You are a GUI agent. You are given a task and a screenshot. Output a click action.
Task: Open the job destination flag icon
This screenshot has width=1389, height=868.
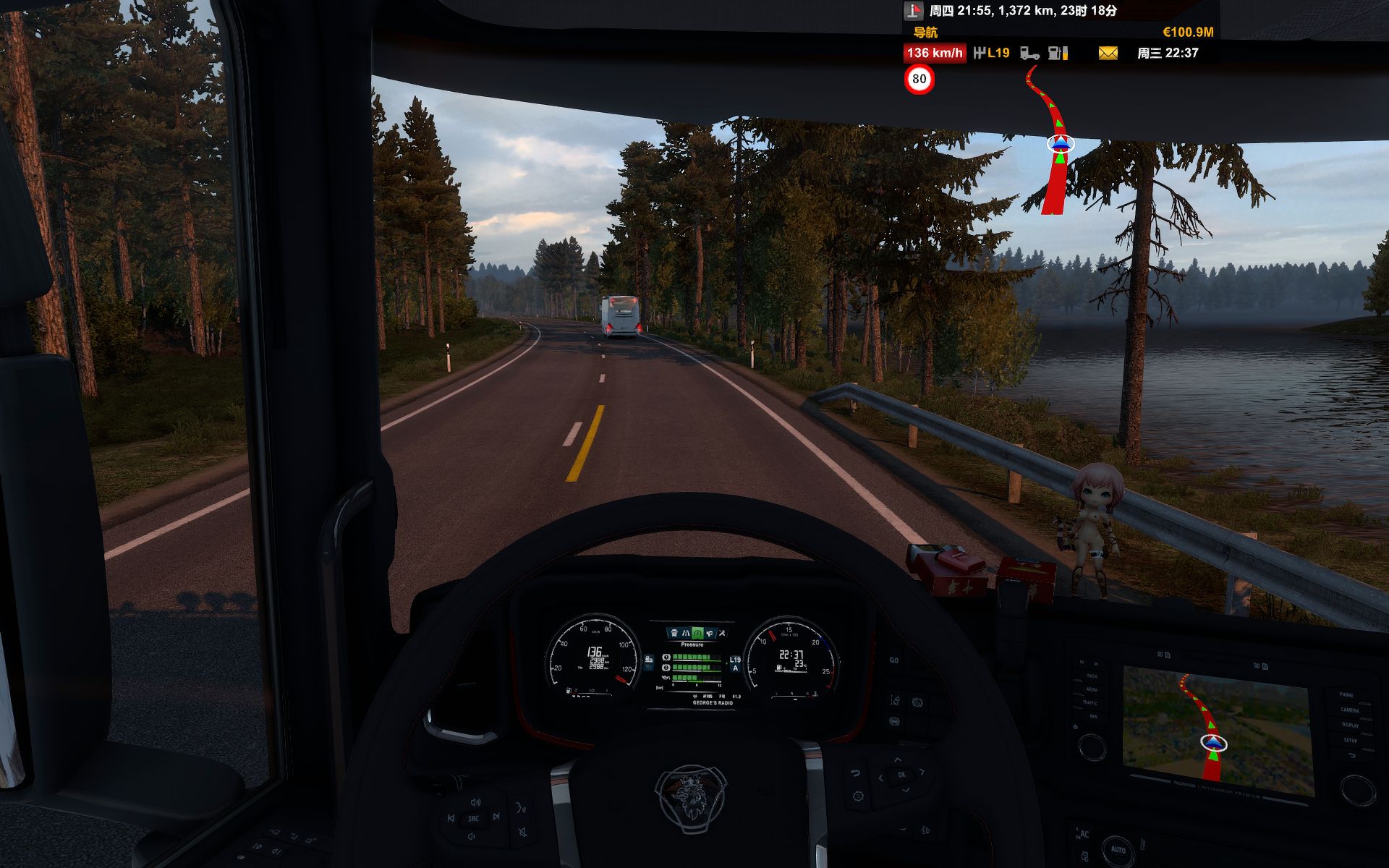pyautogui.click(x=914, y=11)
